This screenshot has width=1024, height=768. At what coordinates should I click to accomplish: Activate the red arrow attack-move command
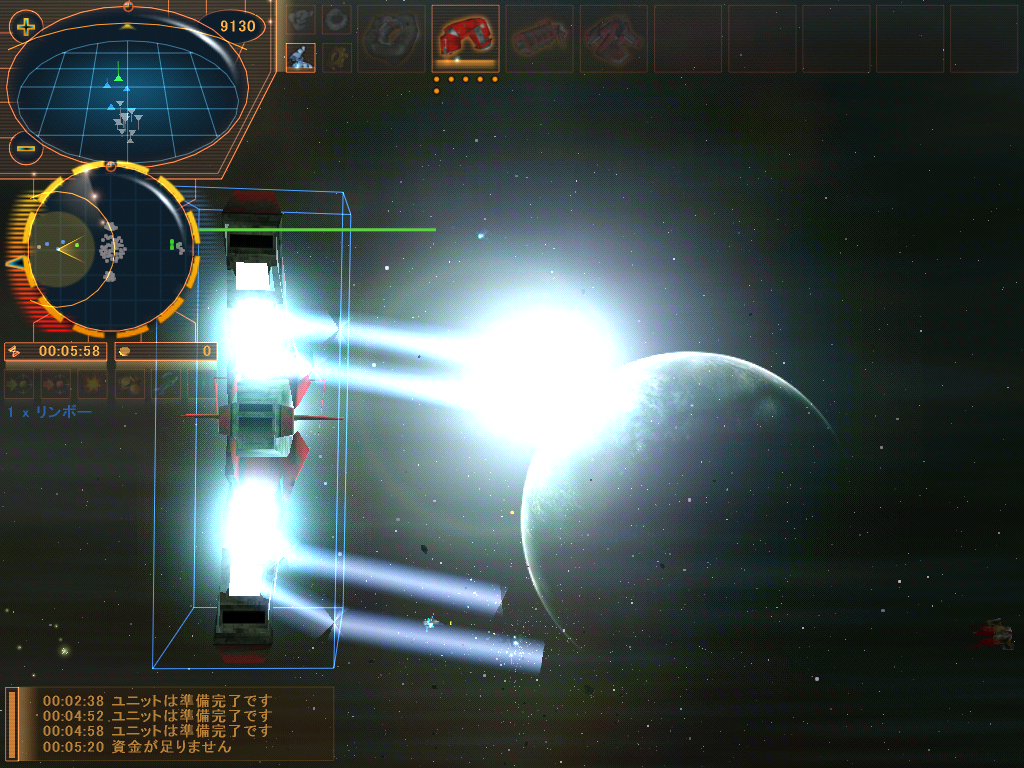tap(56, 383)
